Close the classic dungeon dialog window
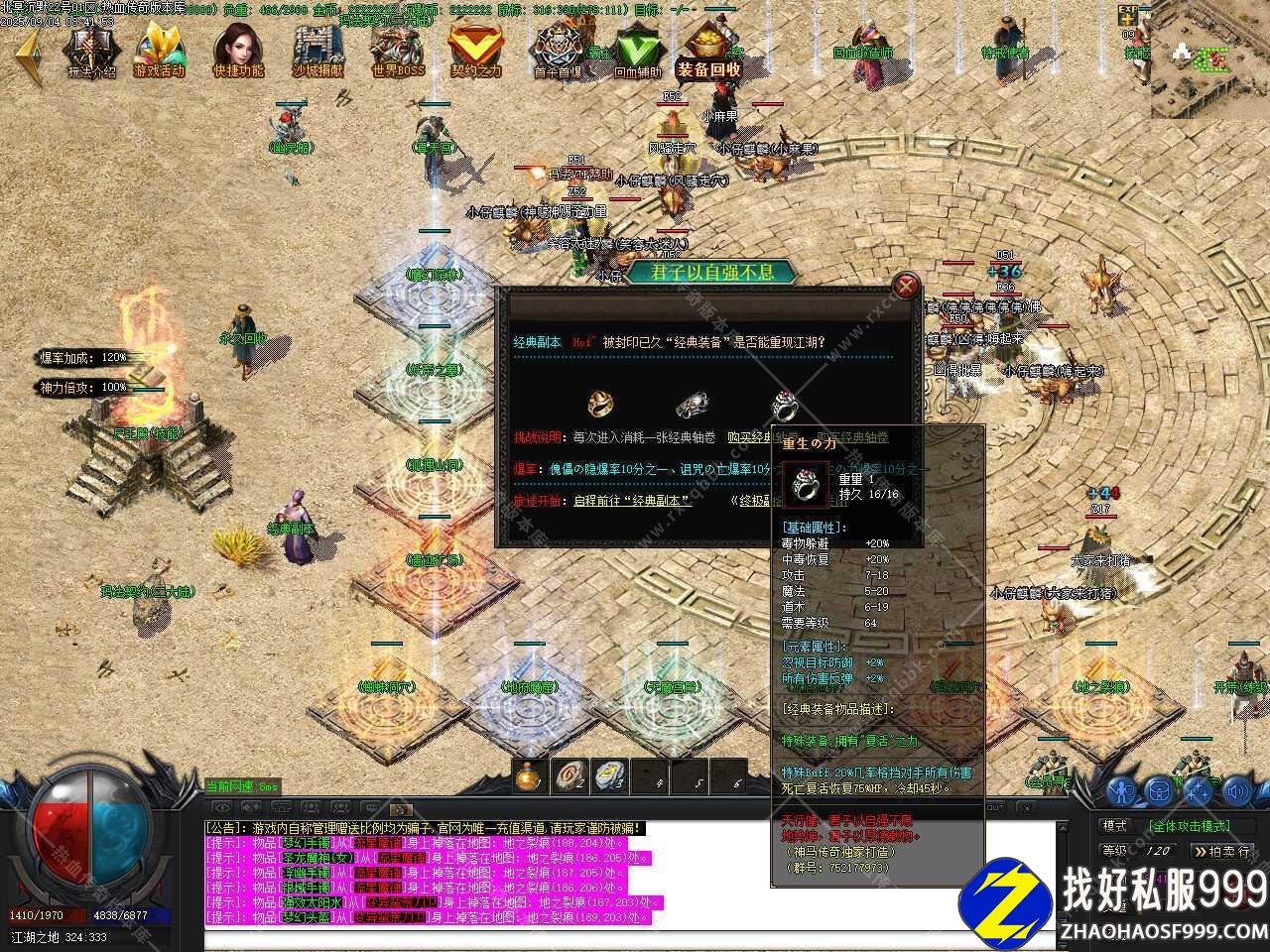The width and height of the screenshot is (1270, 952). point(905,286)
